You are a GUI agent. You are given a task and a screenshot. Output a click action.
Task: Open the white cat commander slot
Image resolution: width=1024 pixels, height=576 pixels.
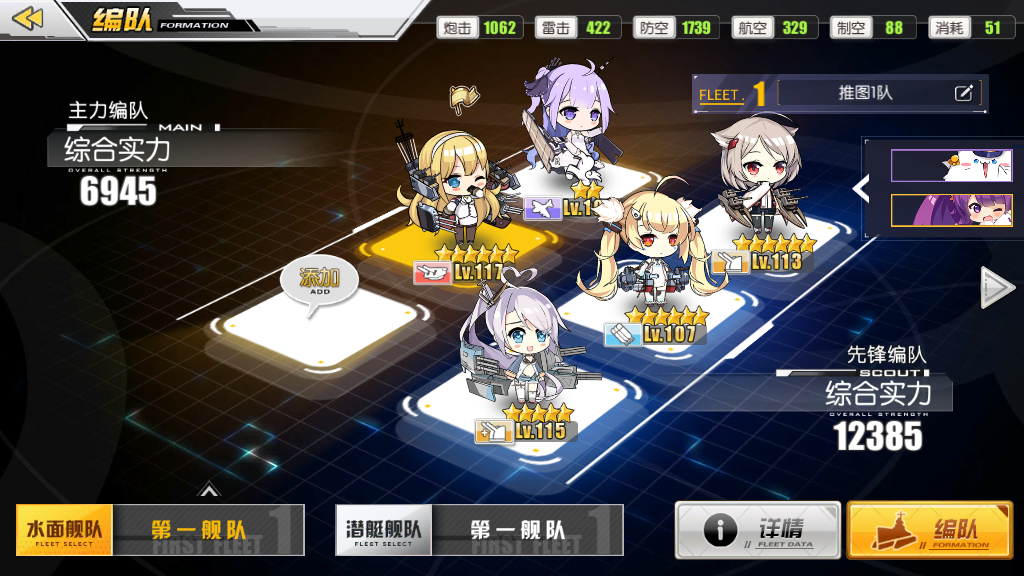951,165
